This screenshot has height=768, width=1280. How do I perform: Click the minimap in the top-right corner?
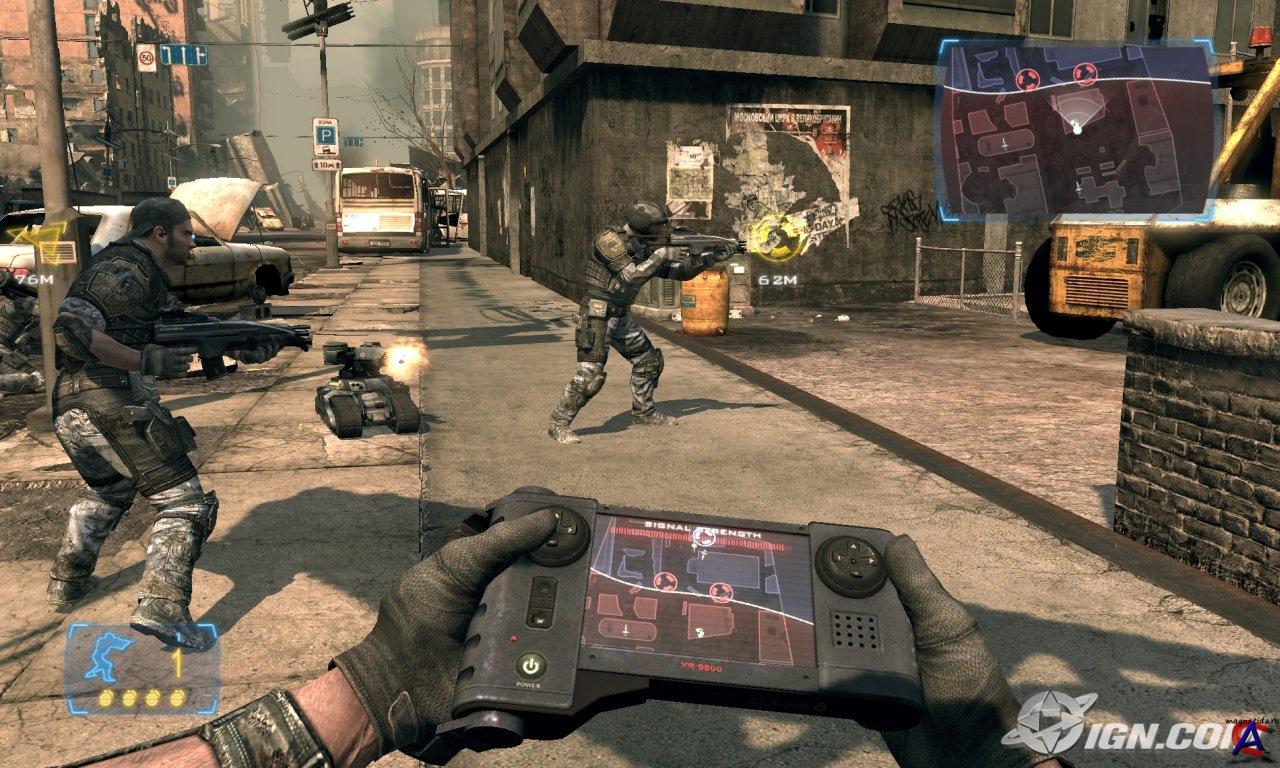1075,131
